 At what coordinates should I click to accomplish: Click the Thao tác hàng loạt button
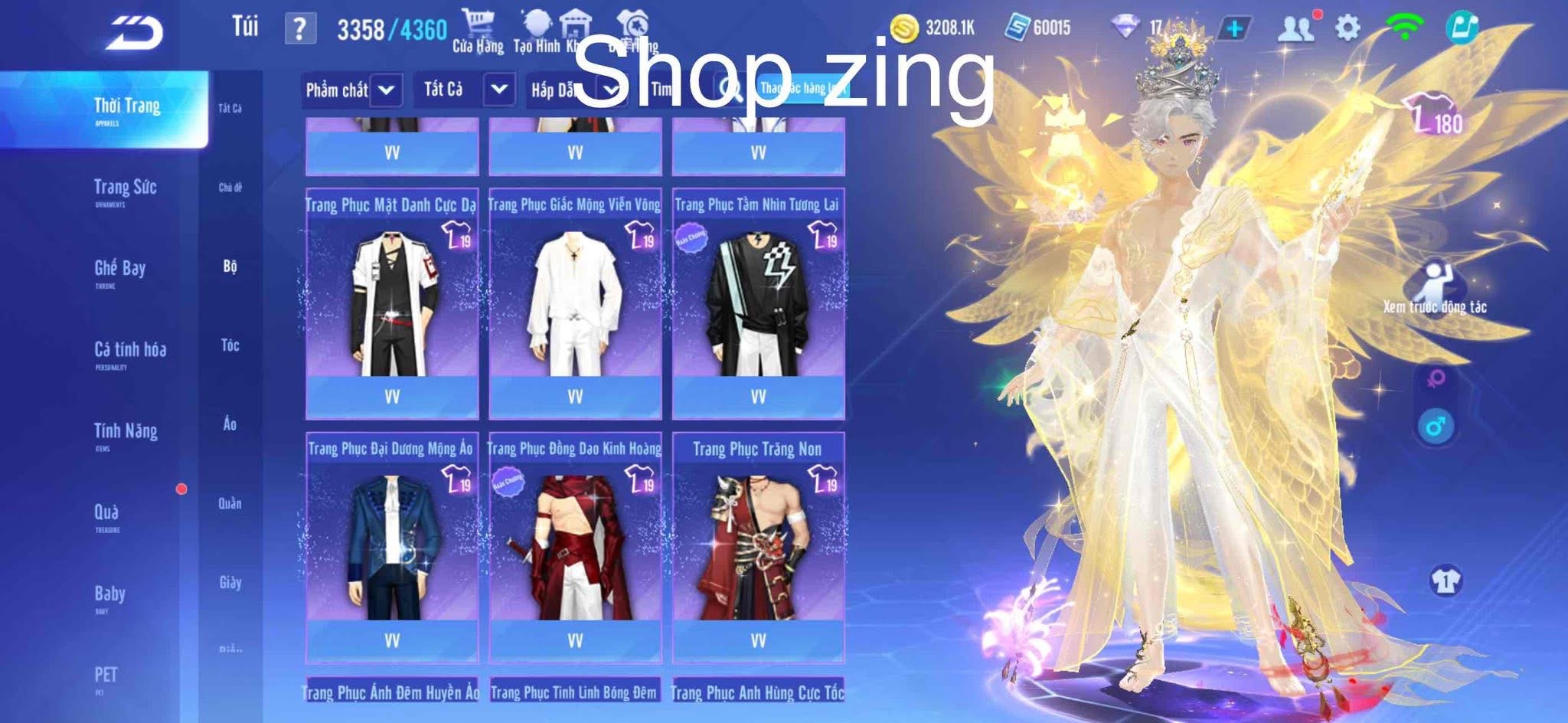point(800,90)
